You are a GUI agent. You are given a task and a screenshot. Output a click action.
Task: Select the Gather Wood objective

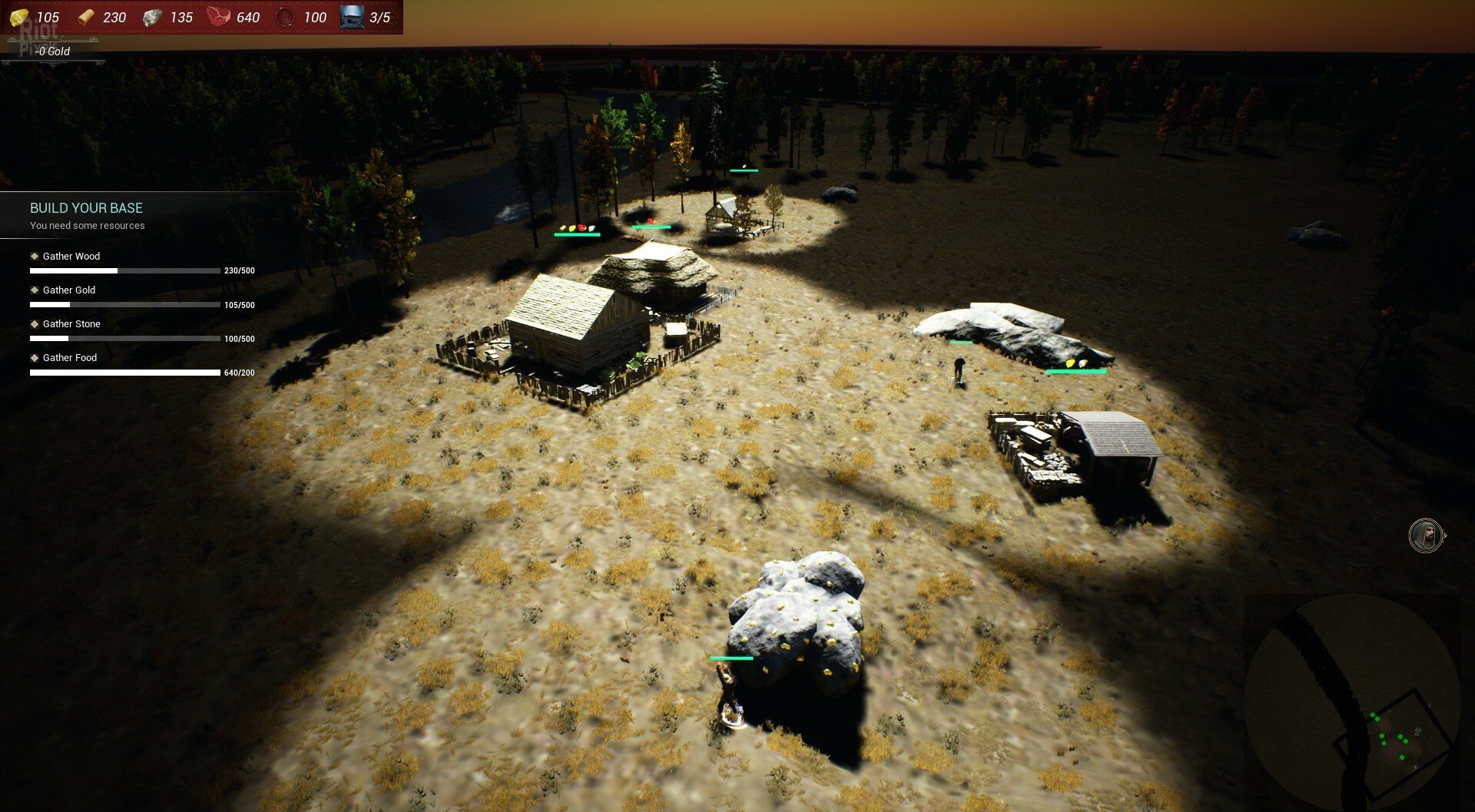pyautogui.click(x=71, y=257)
